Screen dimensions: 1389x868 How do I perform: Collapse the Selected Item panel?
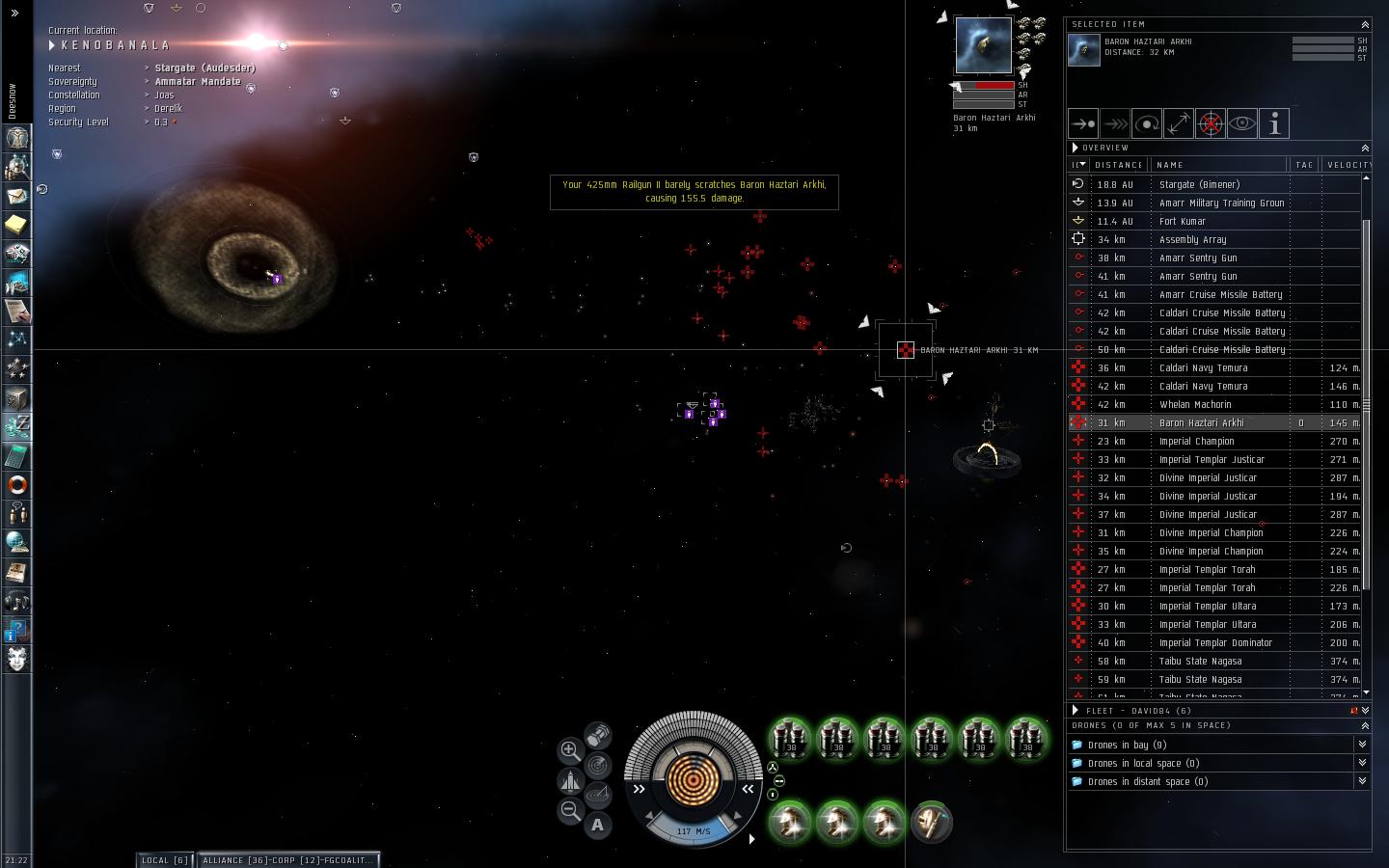(1365, 24)
